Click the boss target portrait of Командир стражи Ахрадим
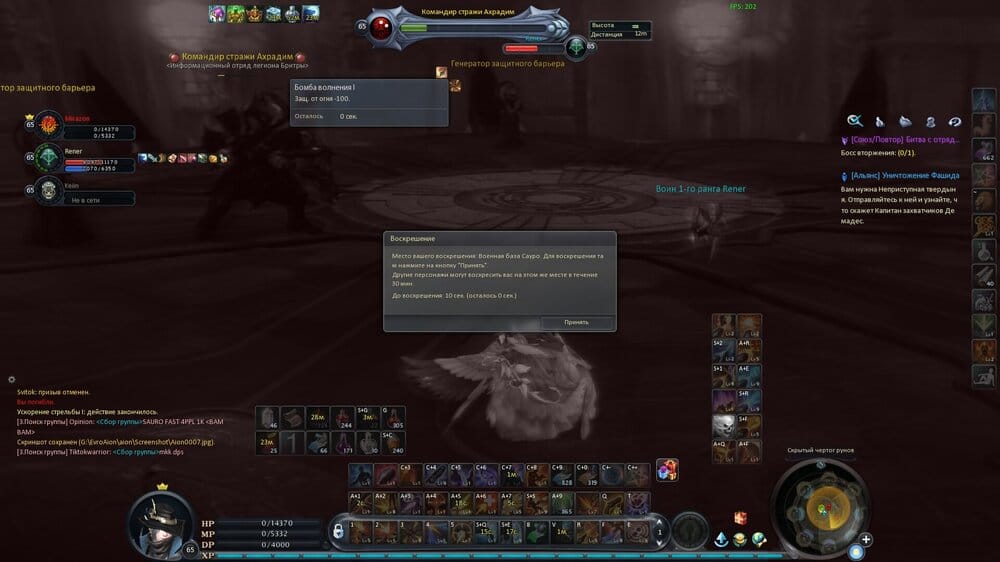The width and height of the screenshot is (1000, 562). (x=381, y=29)
